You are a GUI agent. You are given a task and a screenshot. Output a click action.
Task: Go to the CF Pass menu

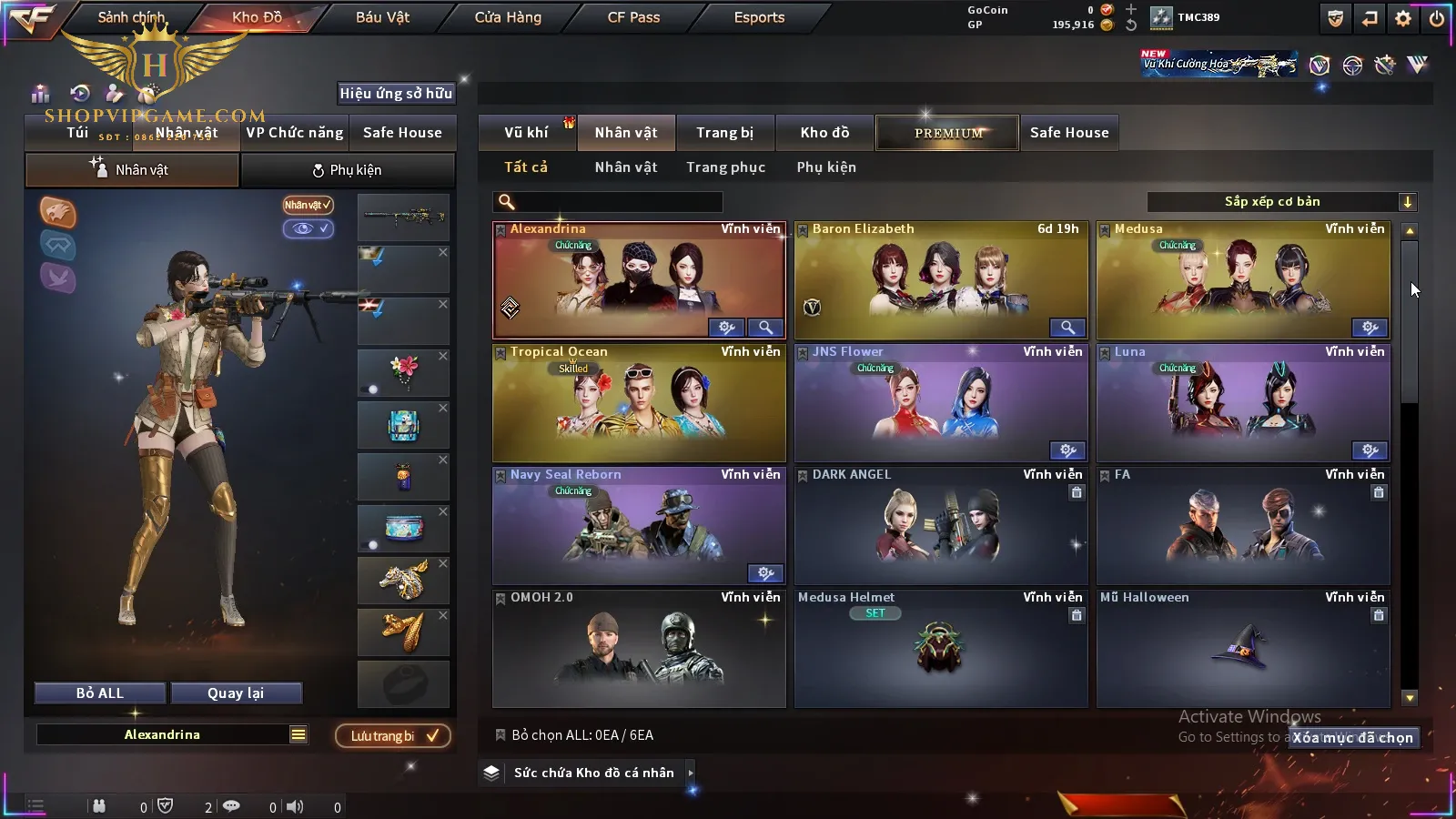(633, 17)
